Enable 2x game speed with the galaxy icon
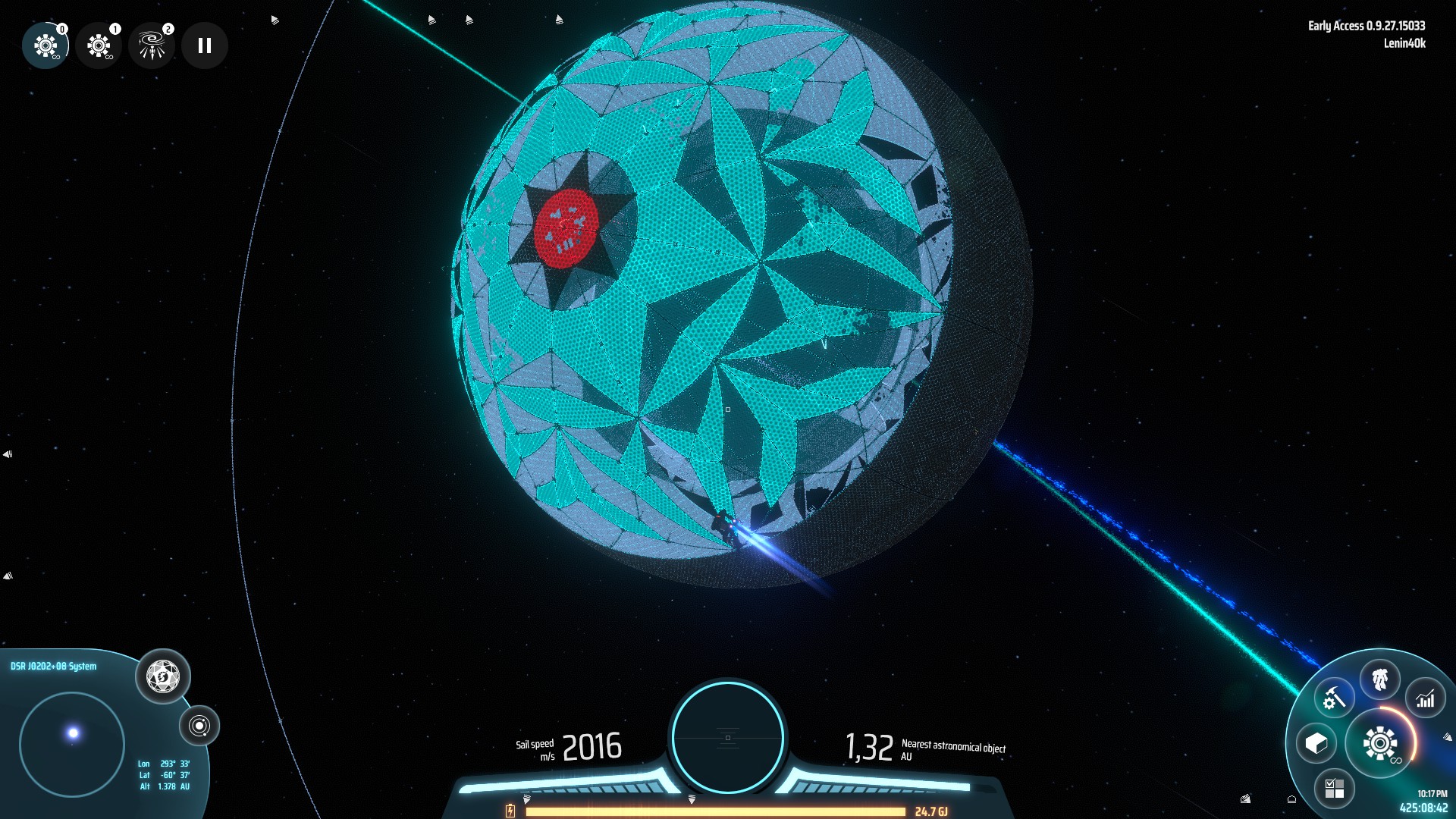 [151, 45]
